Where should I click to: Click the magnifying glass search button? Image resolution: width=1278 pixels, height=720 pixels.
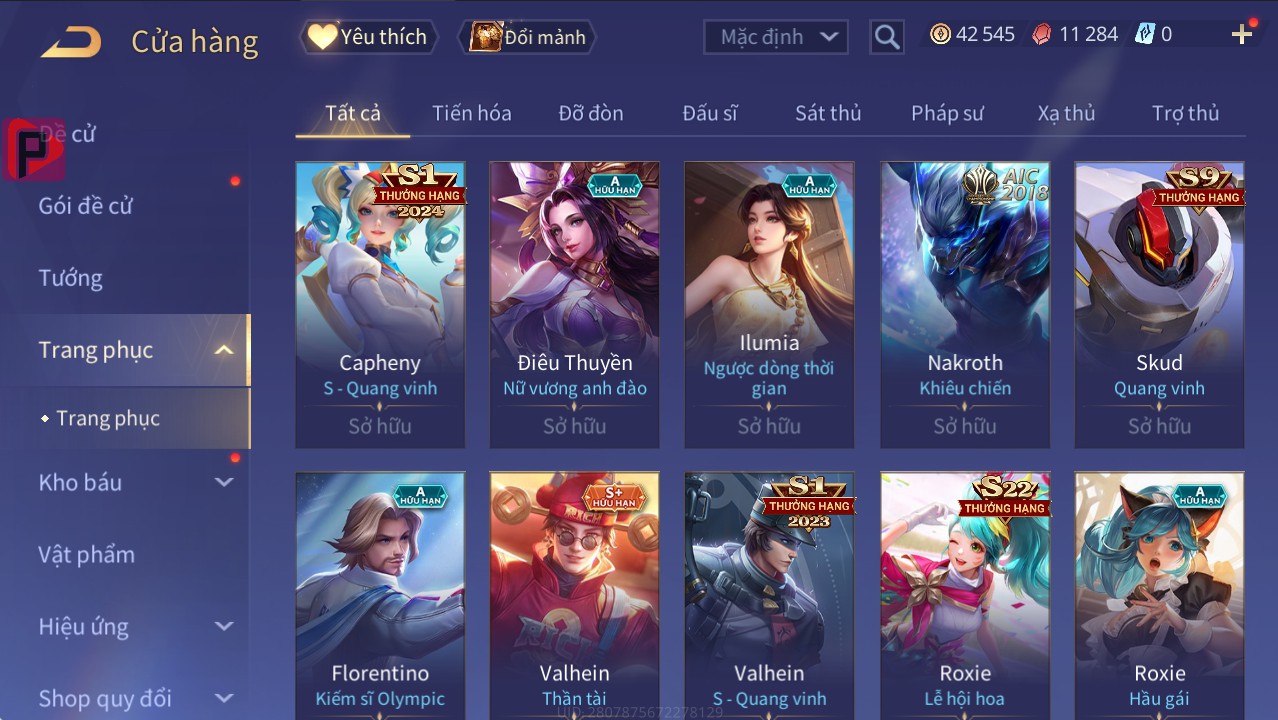886,37
